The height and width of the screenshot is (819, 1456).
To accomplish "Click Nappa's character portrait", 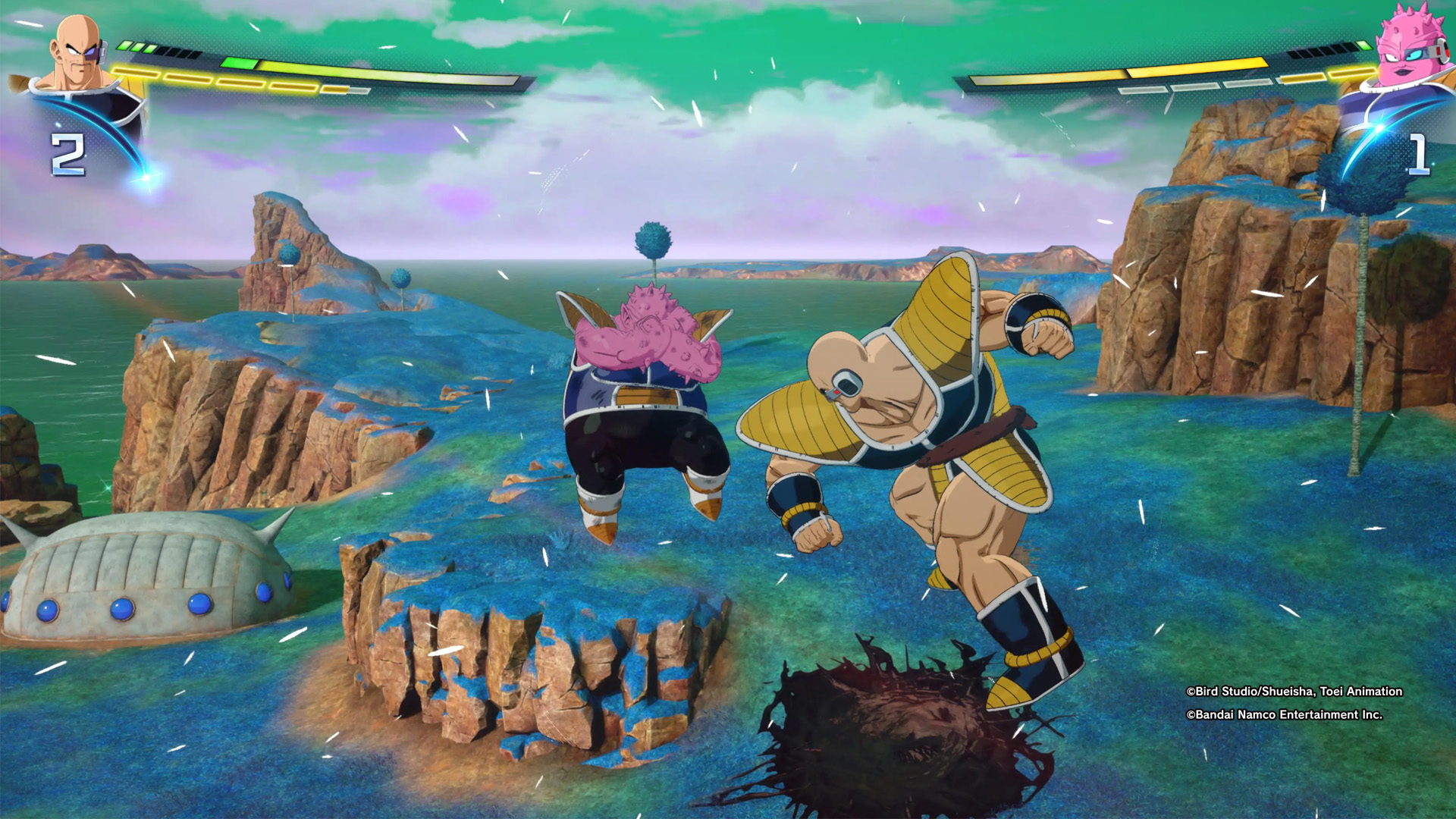I will [80, 55].
